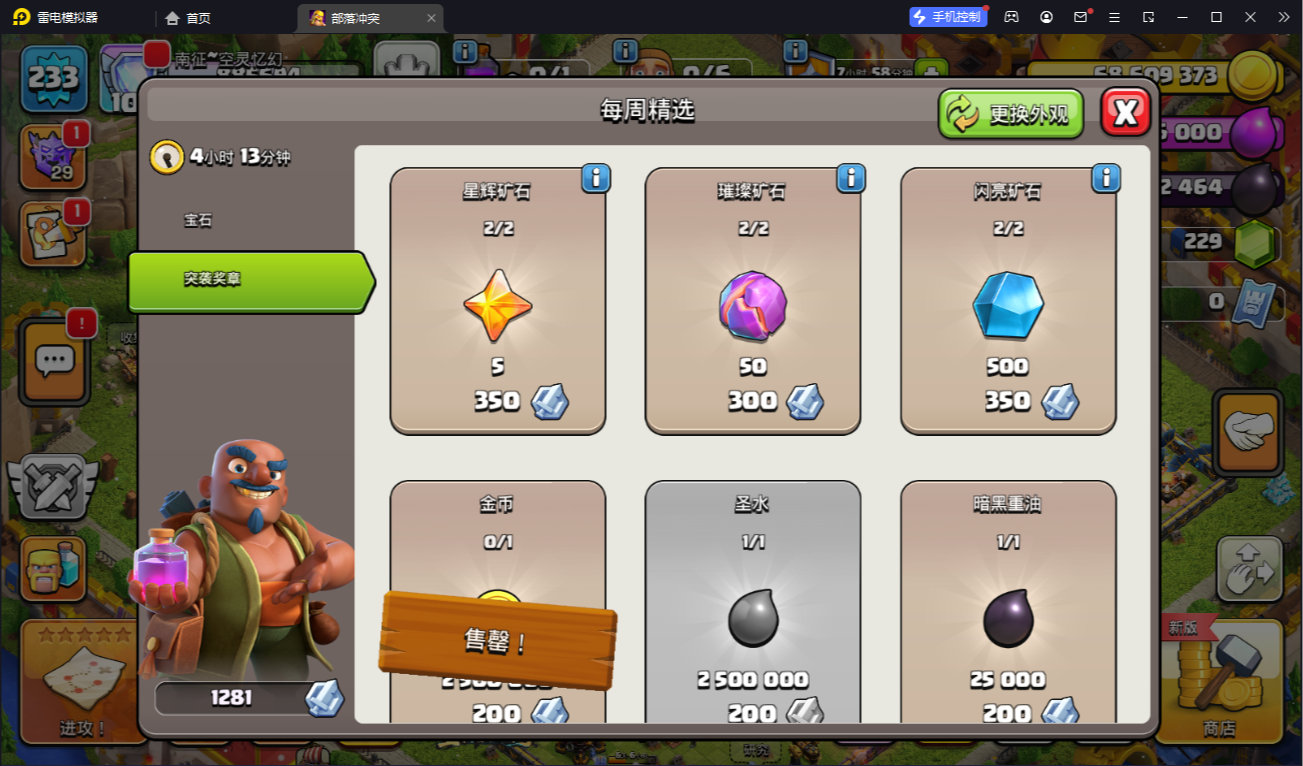Click the green 更换外观 button

tap(1011, 114)
